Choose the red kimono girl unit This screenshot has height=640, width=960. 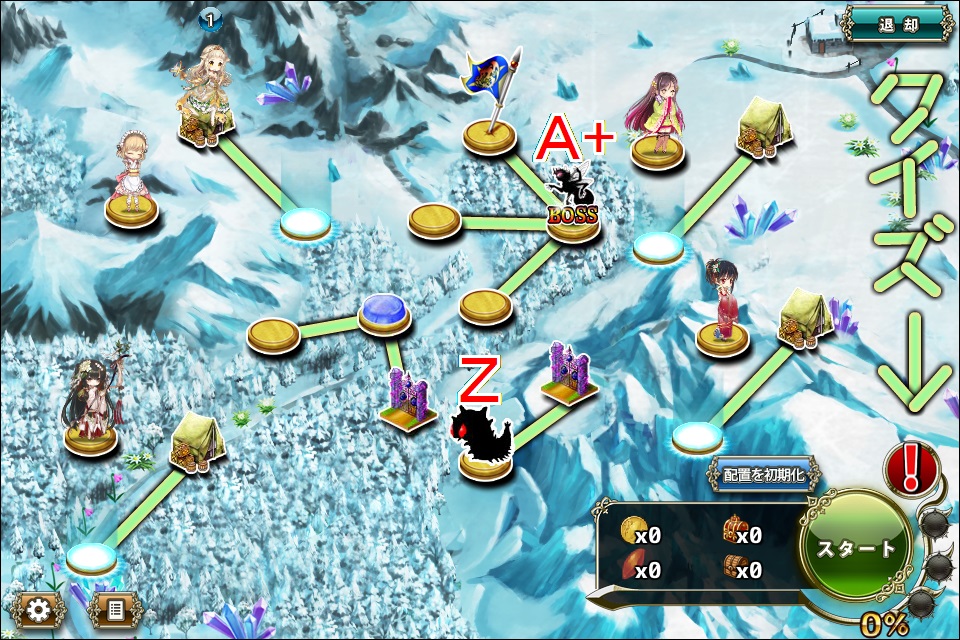point(721,303)
